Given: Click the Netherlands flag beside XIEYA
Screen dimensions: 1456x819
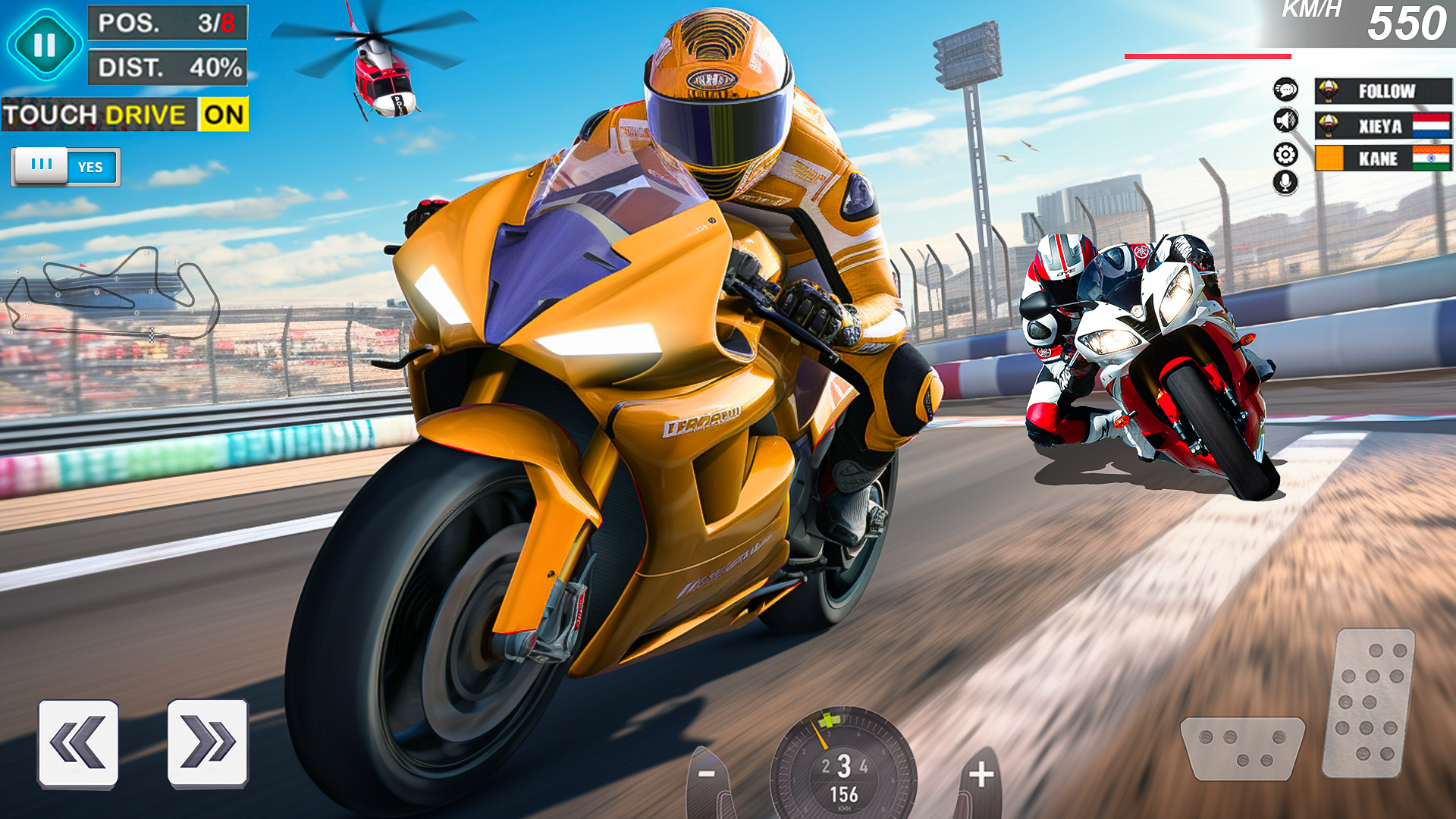Looking at the screenshot, I should pyautogui.click(x=1432, y=124).
